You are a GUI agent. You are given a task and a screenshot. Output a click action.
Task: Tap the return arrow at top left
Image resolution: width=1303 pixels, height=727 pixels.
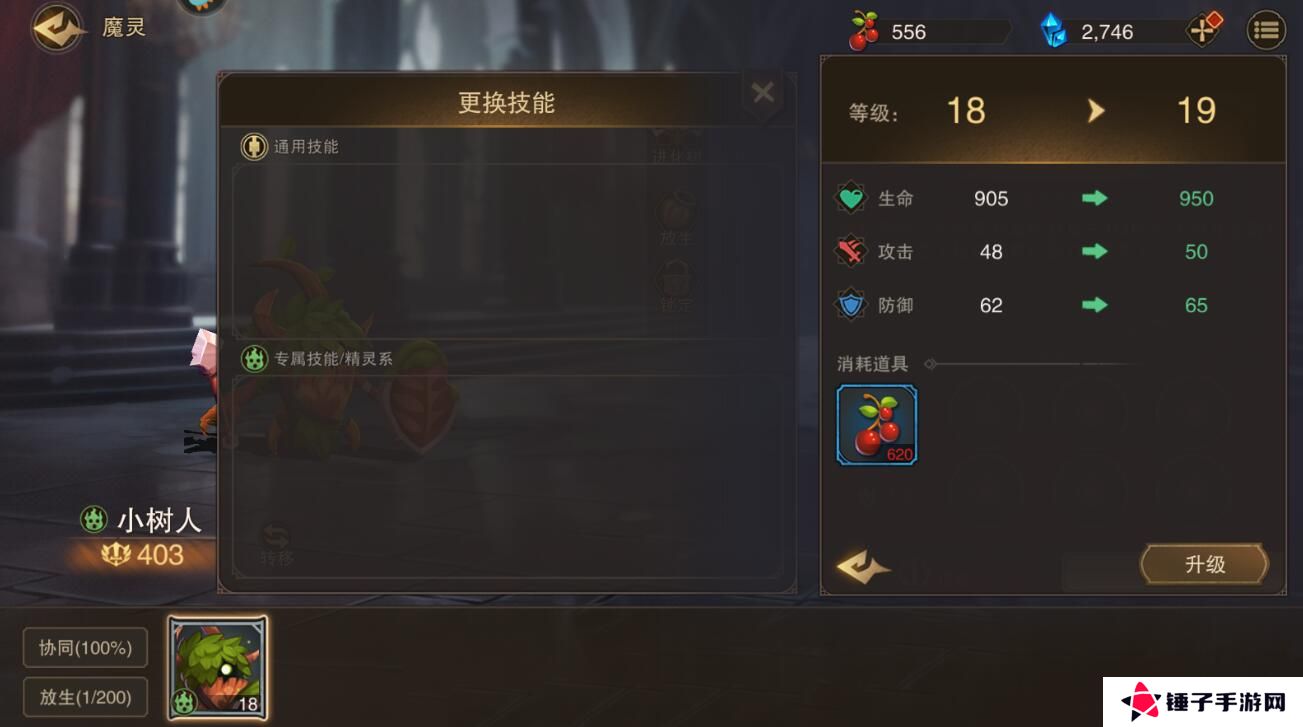pyautogui.click(x=55, y=27)
